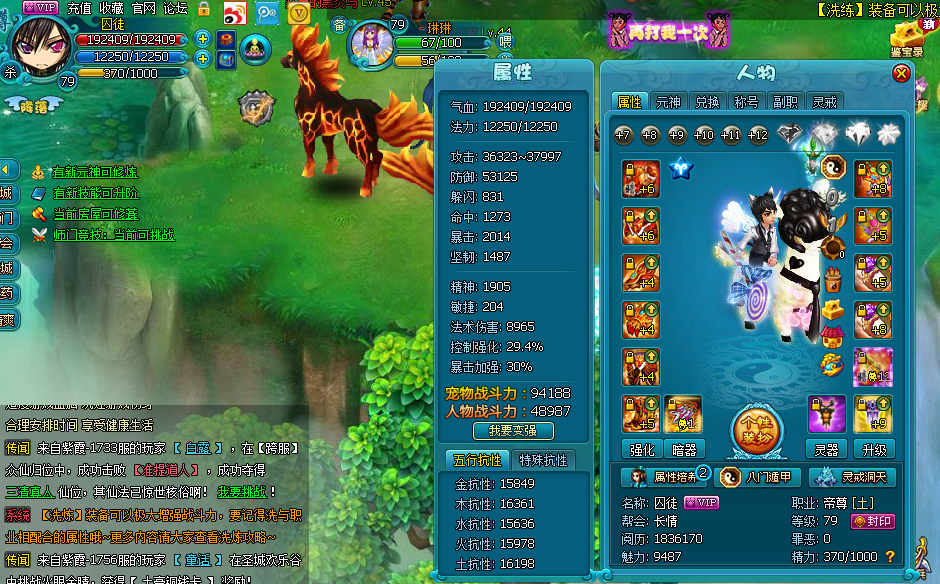Click the 升级 upgrade button
This screenshot has width=940, height=584.
(873, 449)
